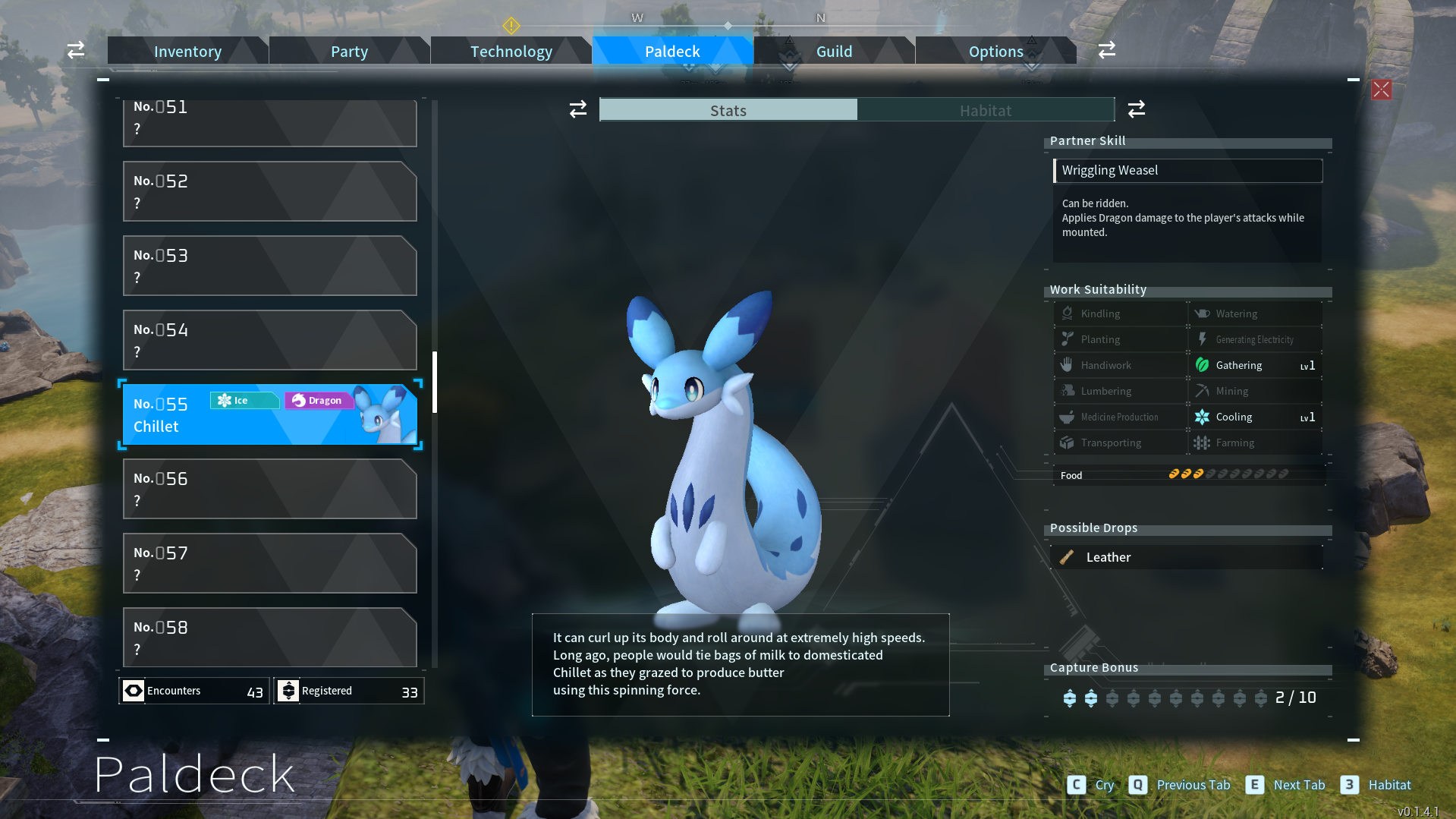This screenshot has width=1456, height=819.
Task: Click the Paldeck list scrollbar thumb
Action: tap(435, 382)
